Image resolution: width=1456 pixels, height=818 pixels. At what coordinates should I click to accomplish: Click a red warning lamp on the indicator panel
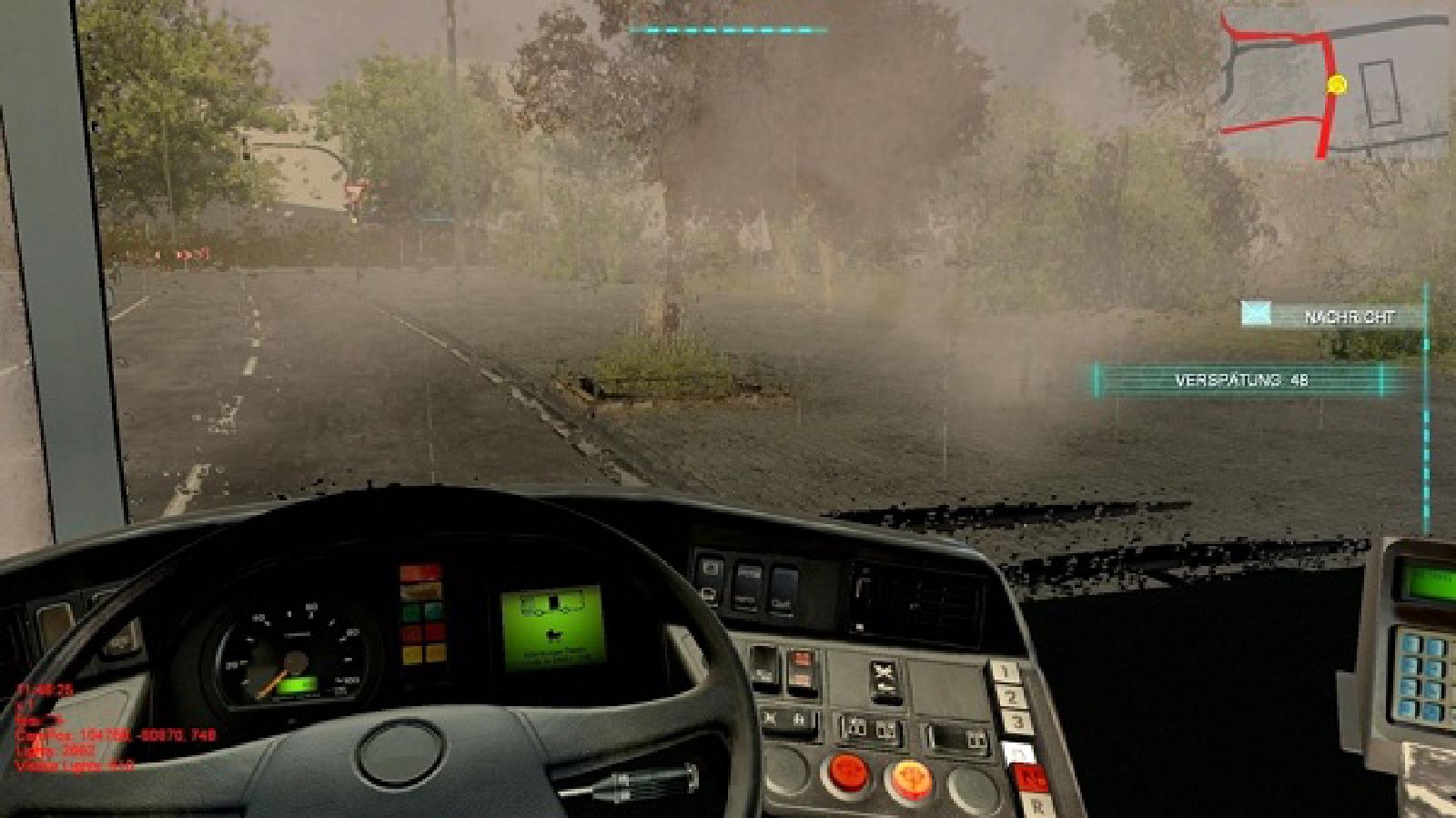(x=419, y=571)
